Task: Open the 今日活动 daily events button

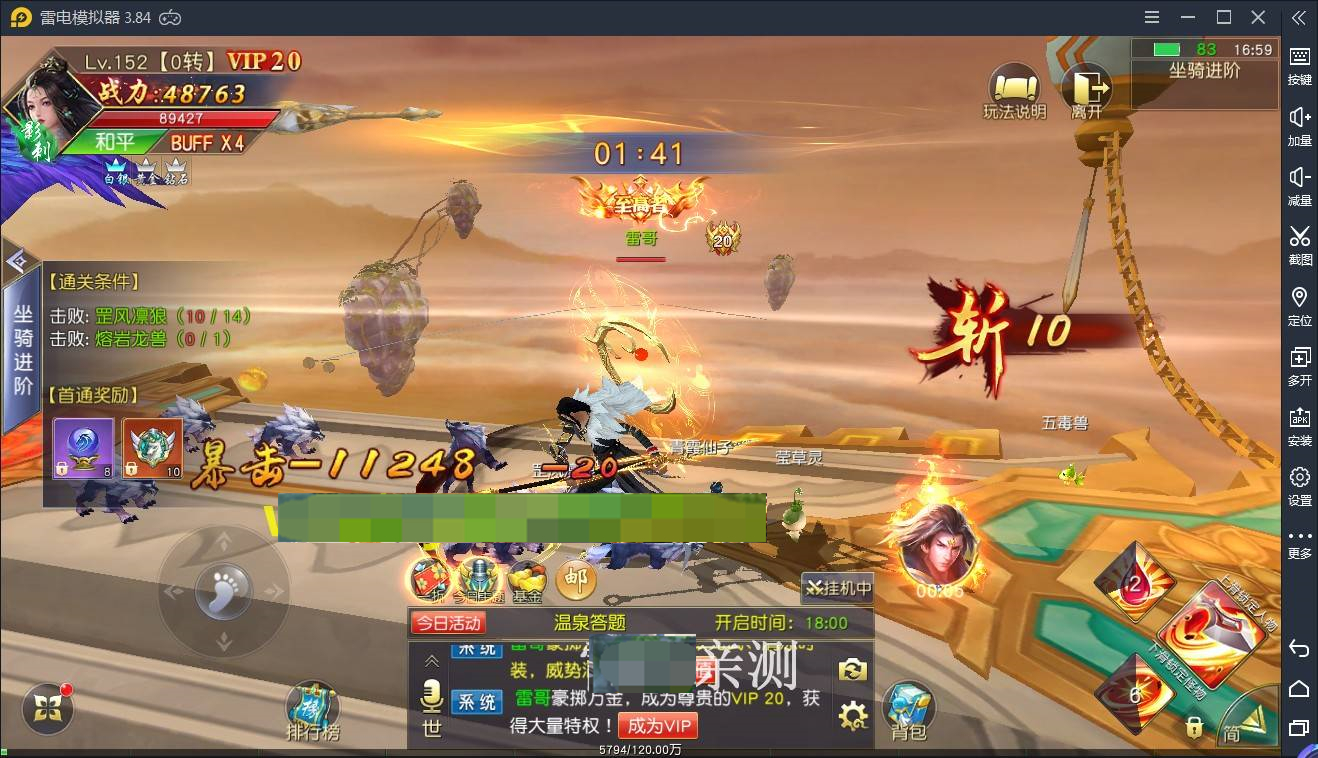Action: click(448, 623)
